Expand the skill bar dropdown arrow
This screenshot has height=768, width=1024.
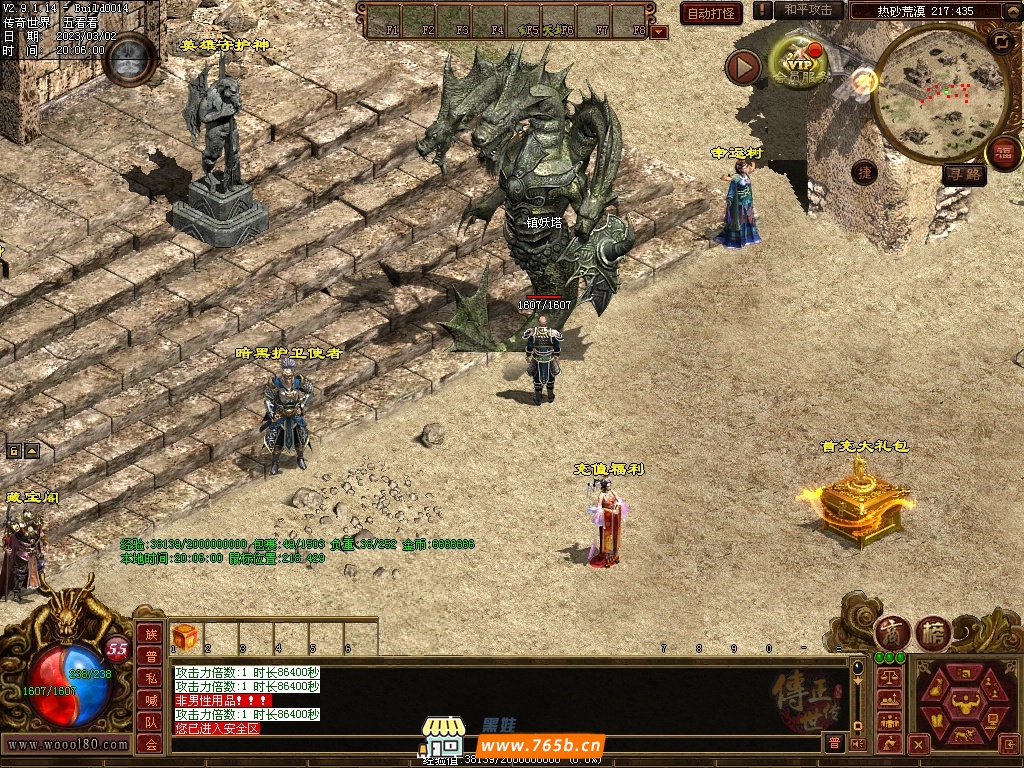click(658, 31)
